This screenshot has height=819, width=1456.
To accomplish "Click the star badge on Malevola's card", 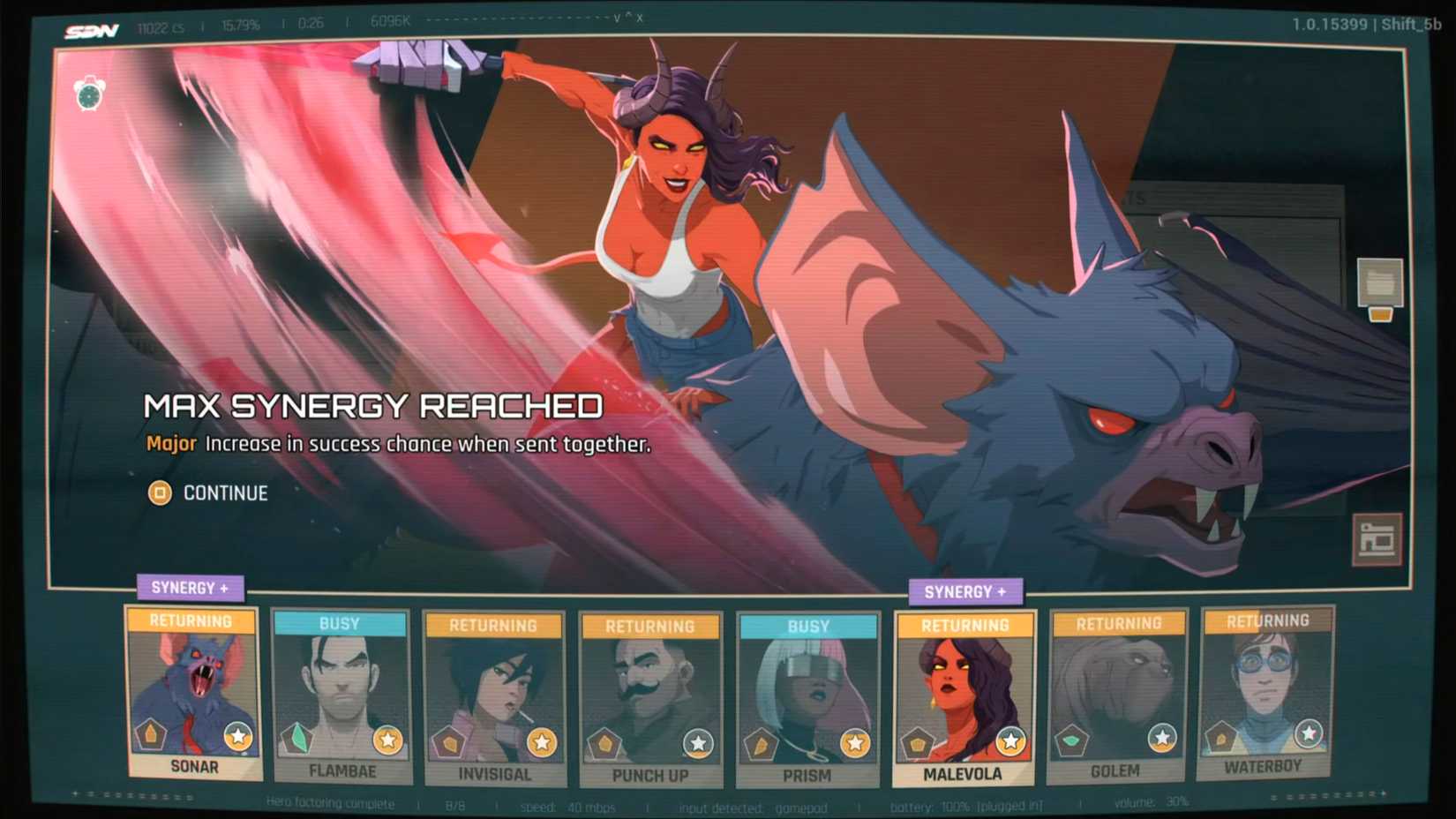I will tap(1010, 741).
